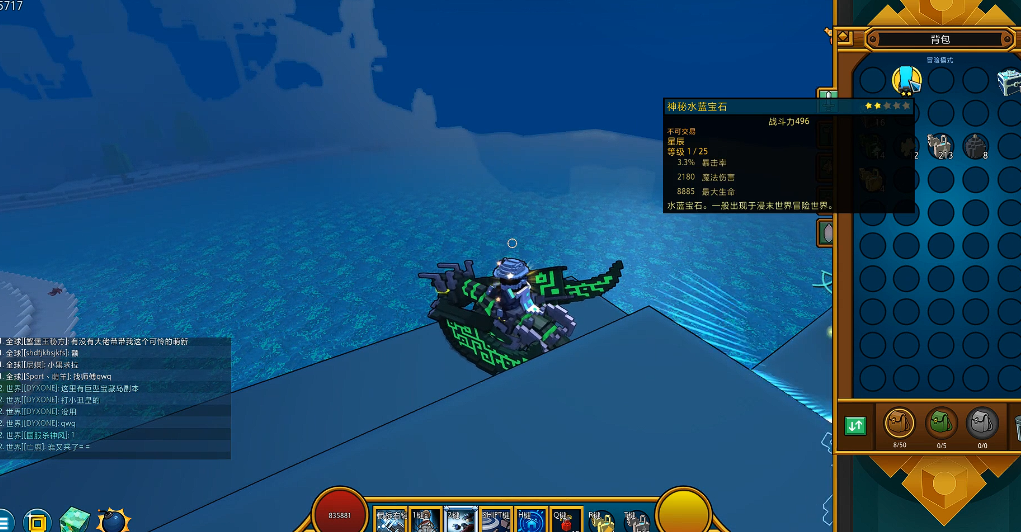Screen dimensions: 1021x532
Task: Click the green sort inventory button
Action: coord(855,426)
